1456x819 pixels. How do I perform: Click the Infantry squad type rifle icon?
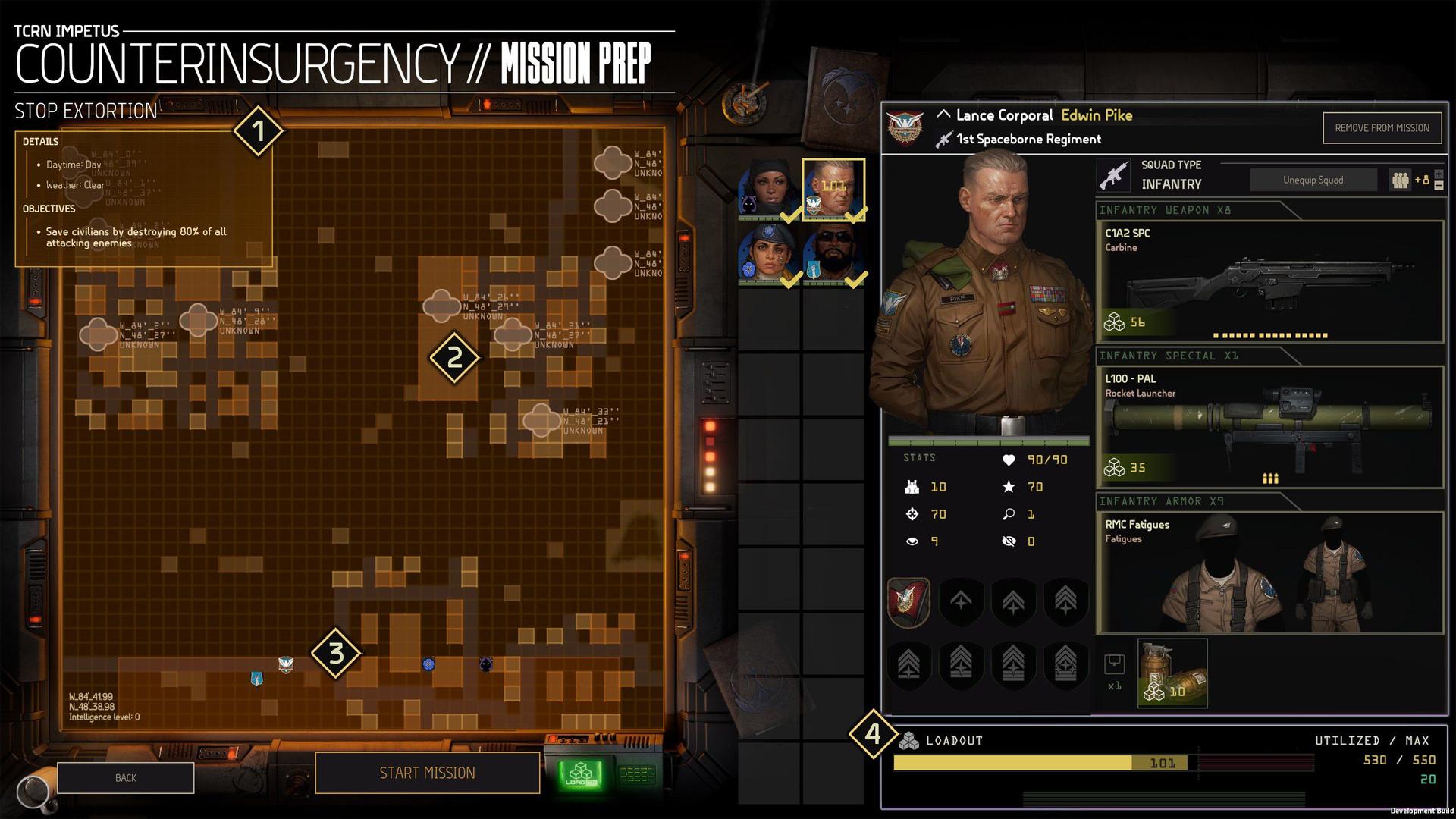[1116, 174]
